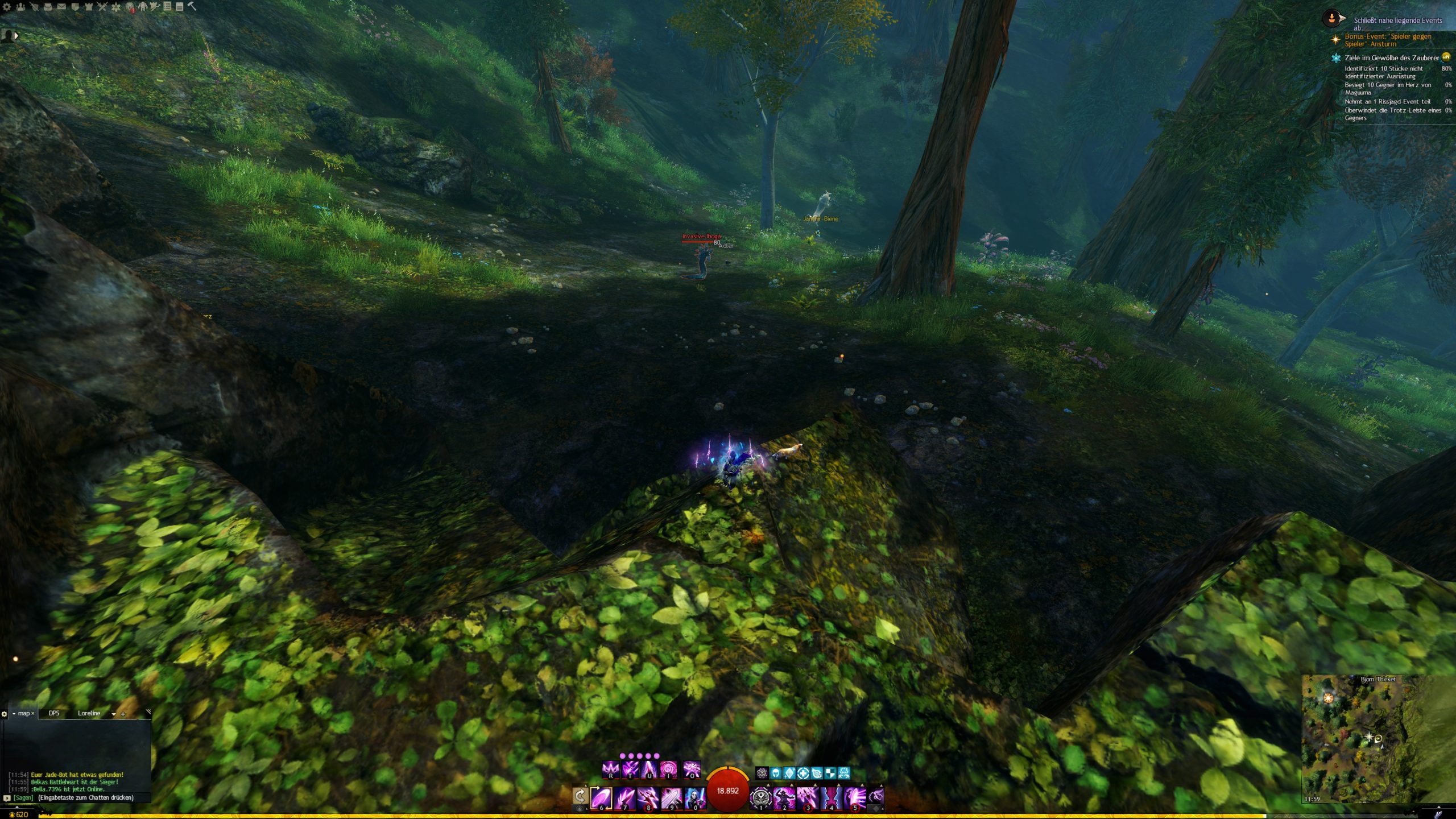Add a new chat tab
Viewport: 1456px width, 819px height.
(x=123, y=714)
